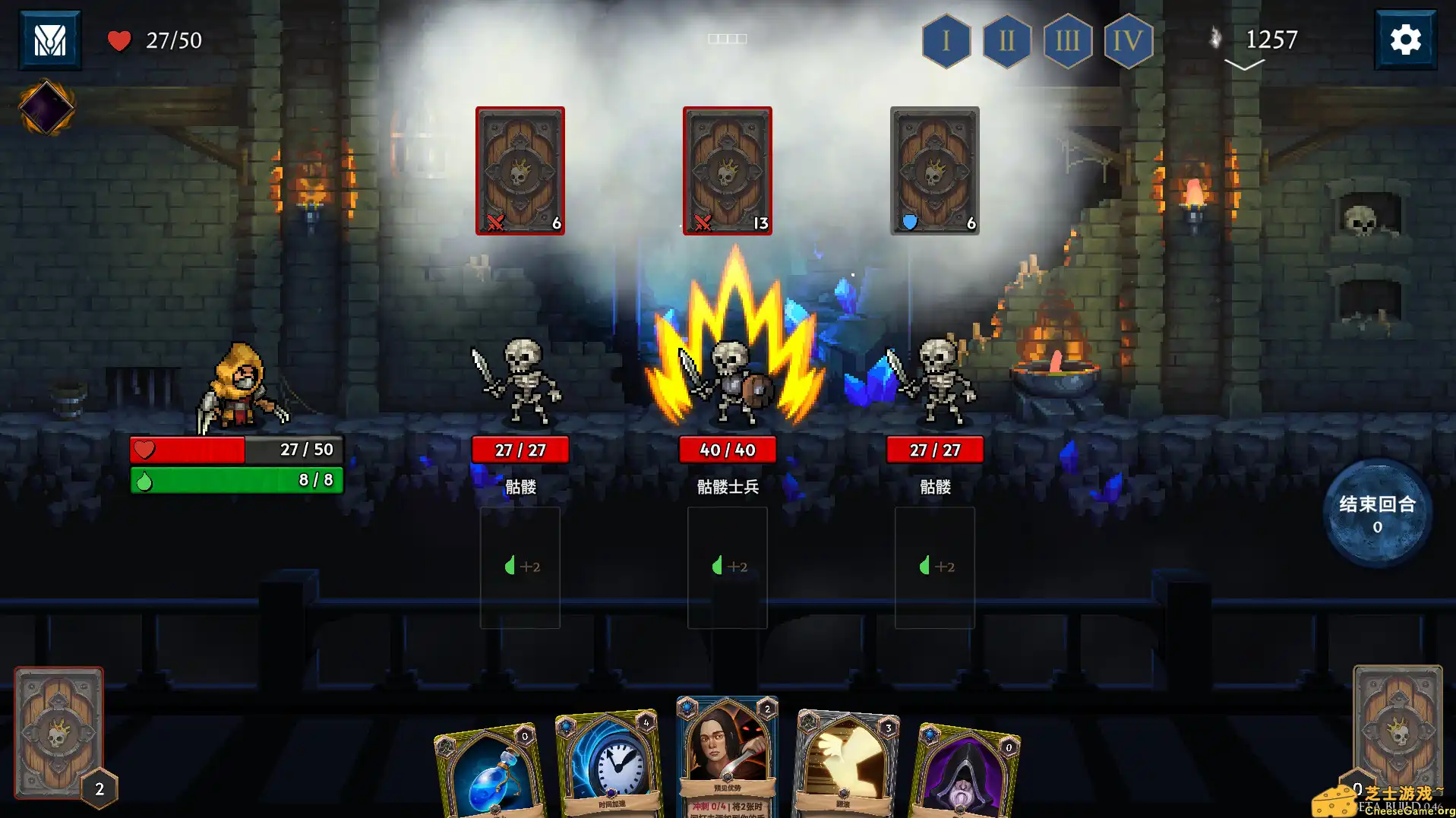Select act IV hexagon tab
Image resolution: width=1456 pixels, height=818 pixels.
click(x=1128, y=43)
